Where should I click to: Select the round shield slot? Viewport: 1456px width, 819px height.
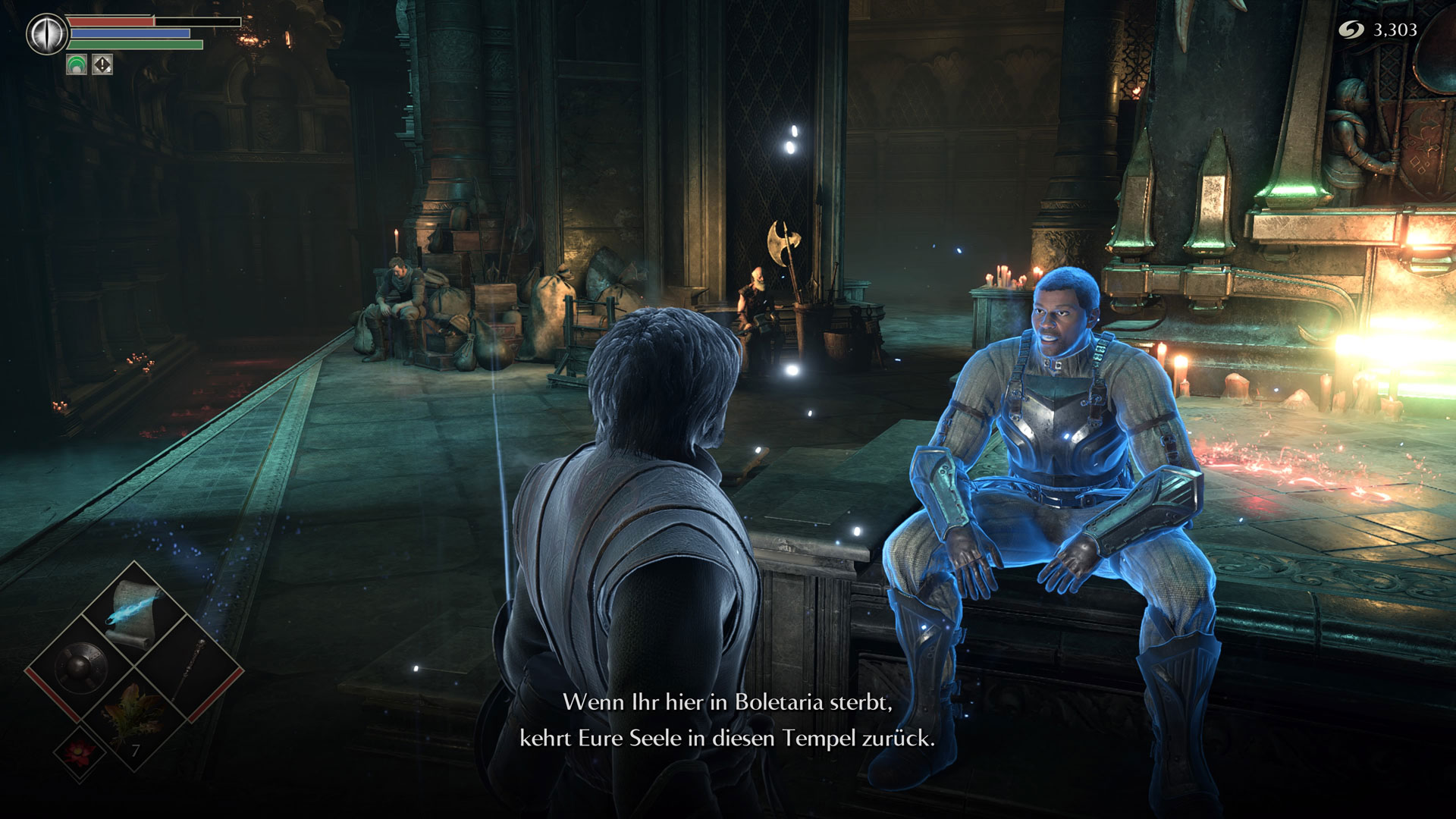[x=81, y=668]
